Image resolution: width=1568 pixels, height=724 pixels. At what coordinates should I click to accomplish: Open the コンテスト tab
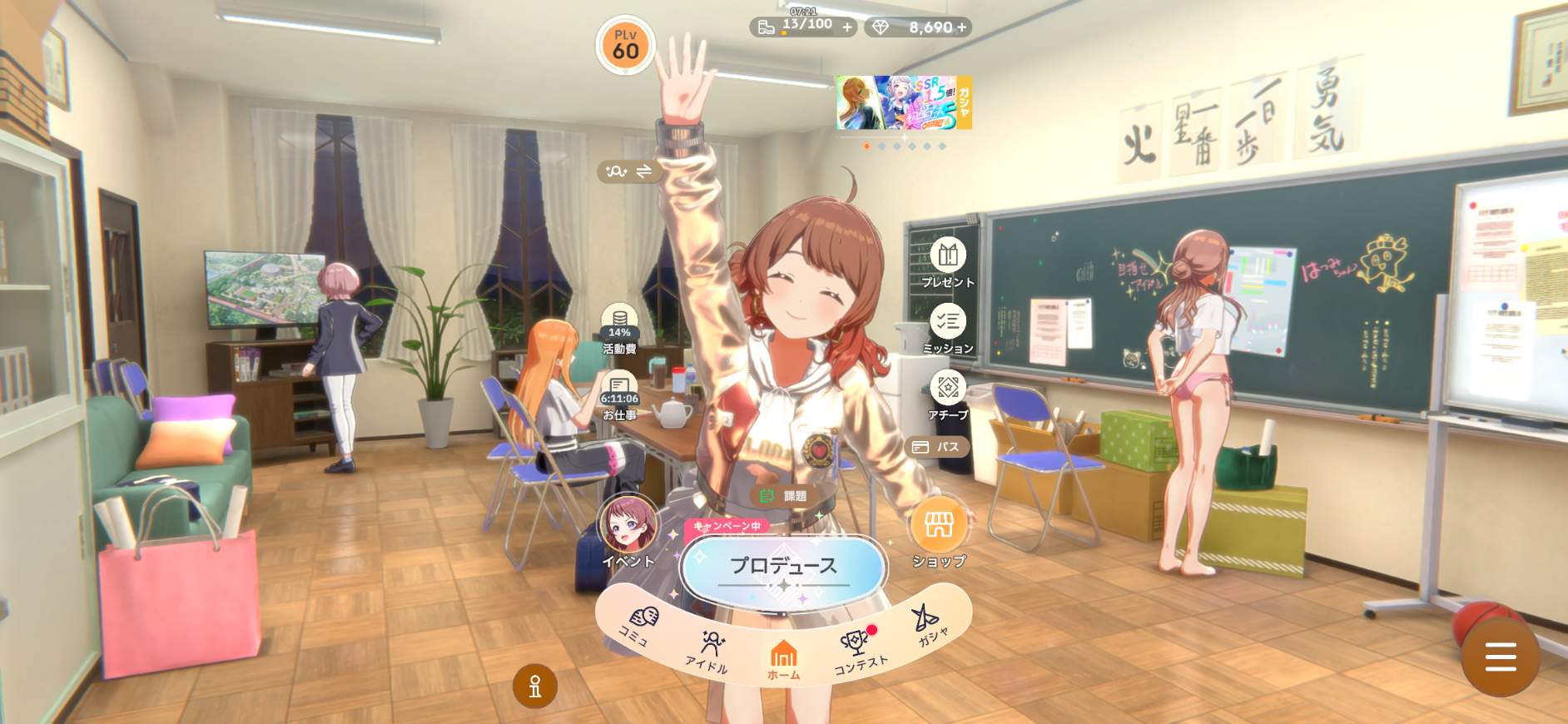858,651
